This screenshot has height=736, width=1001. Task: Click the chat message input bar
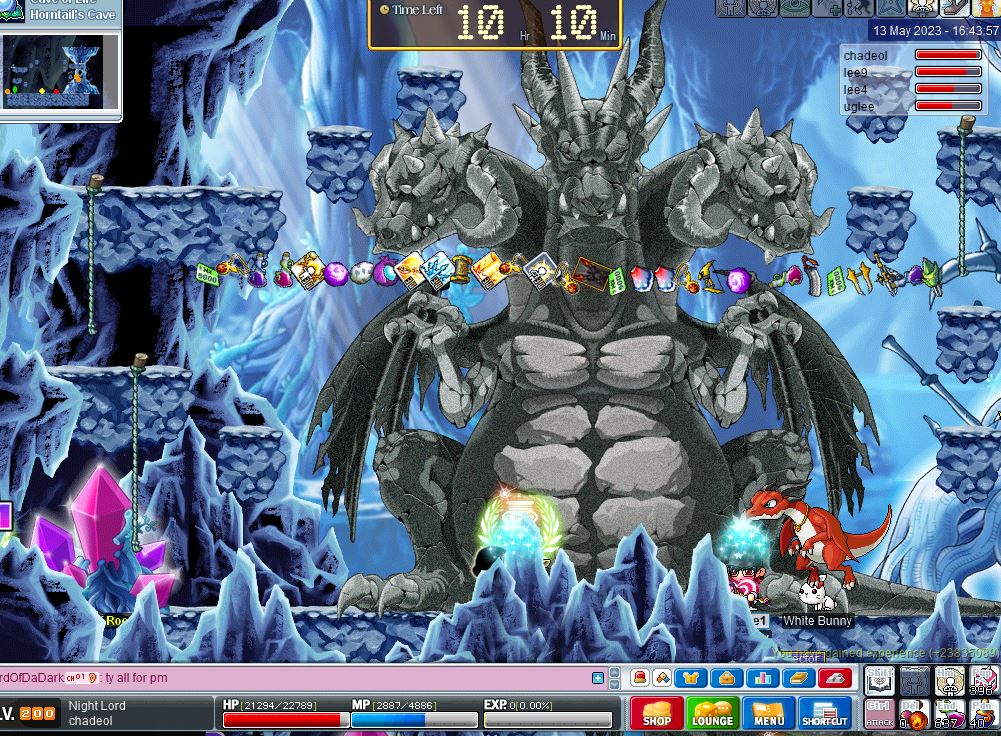point(300,678)
